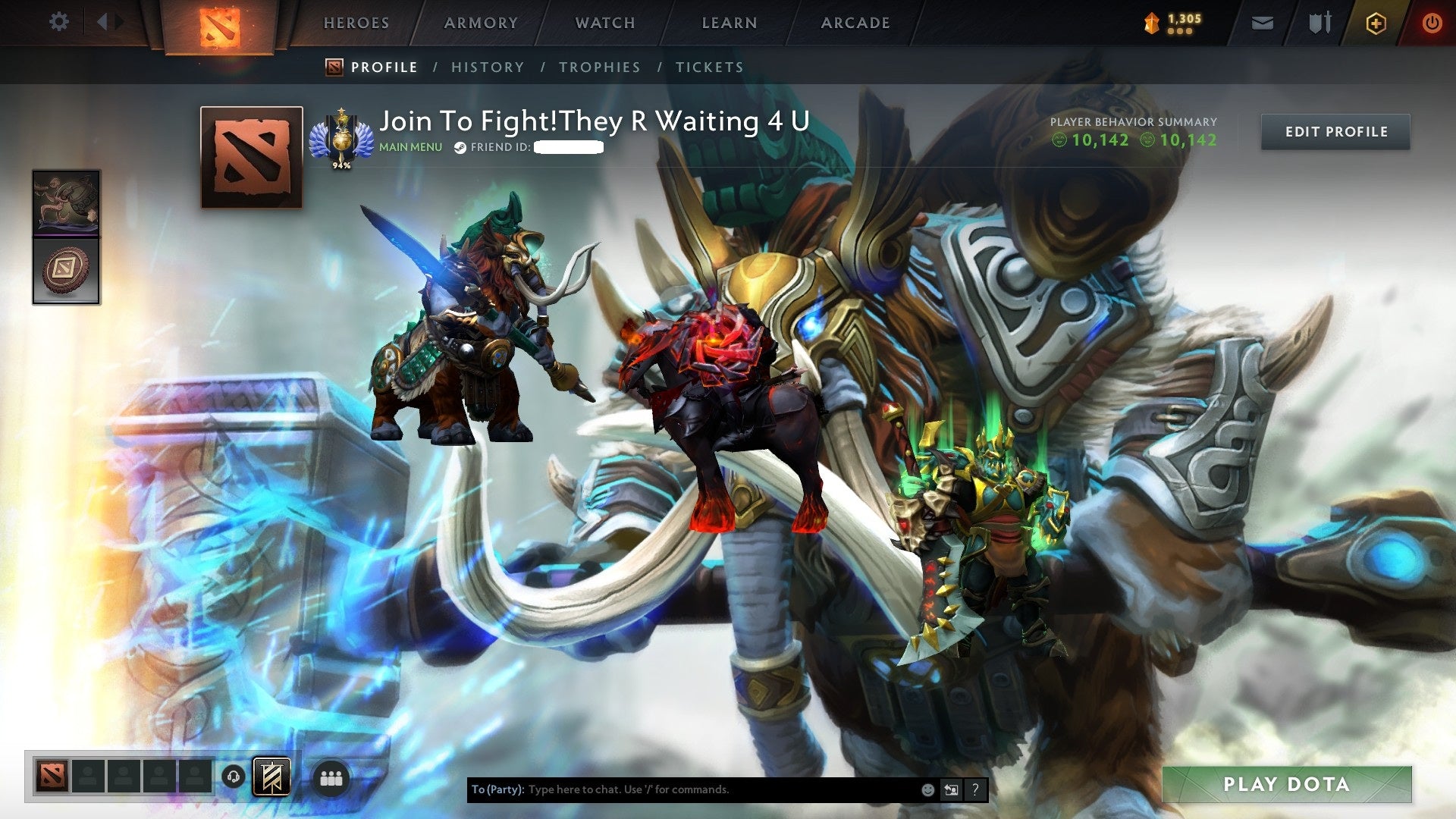Toggle the power/quit button in top-right corner
1456x819 pixels.
pos(1432,23)
